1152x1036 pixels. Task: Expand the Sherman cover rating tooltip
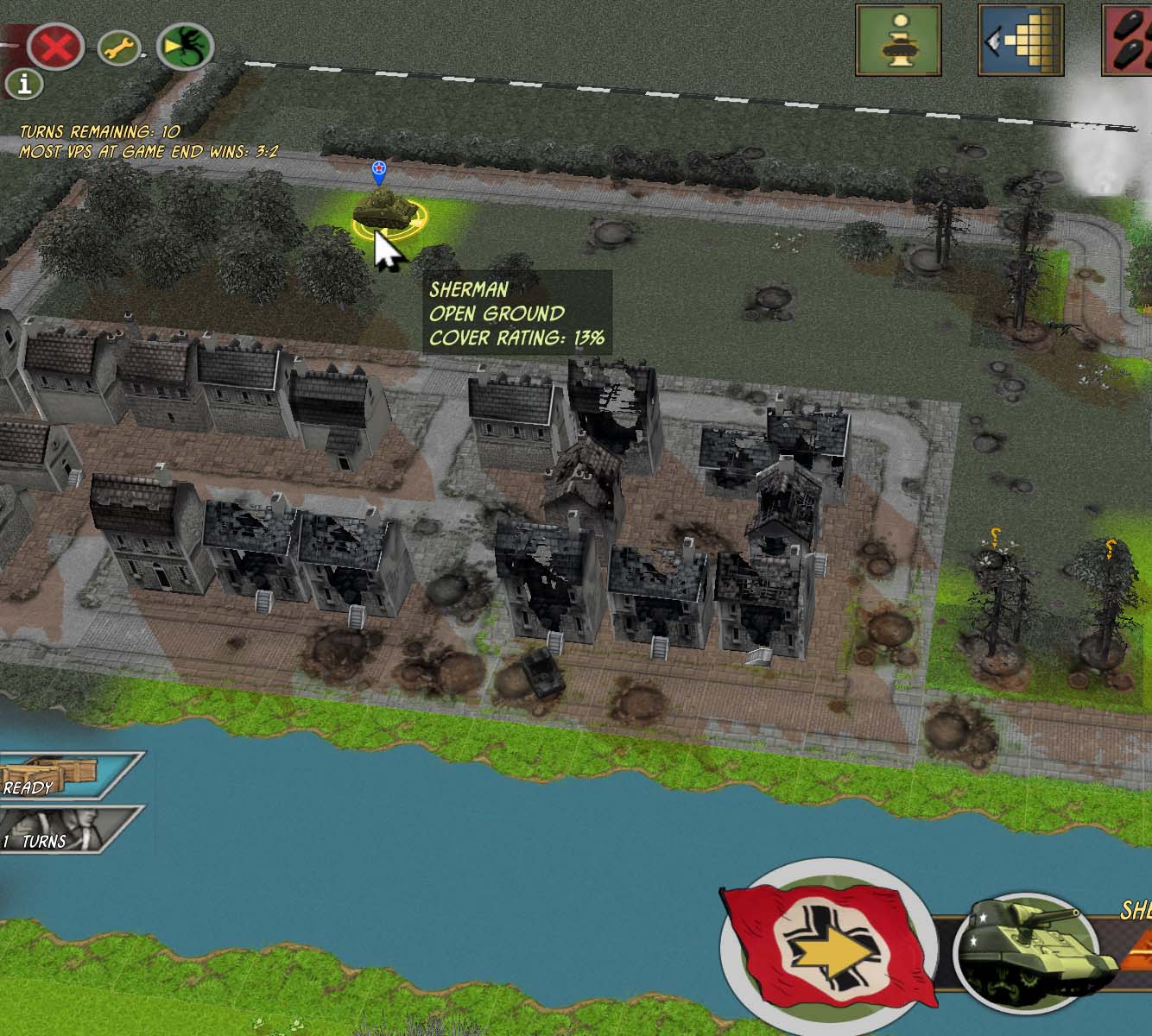coord(516,313)
